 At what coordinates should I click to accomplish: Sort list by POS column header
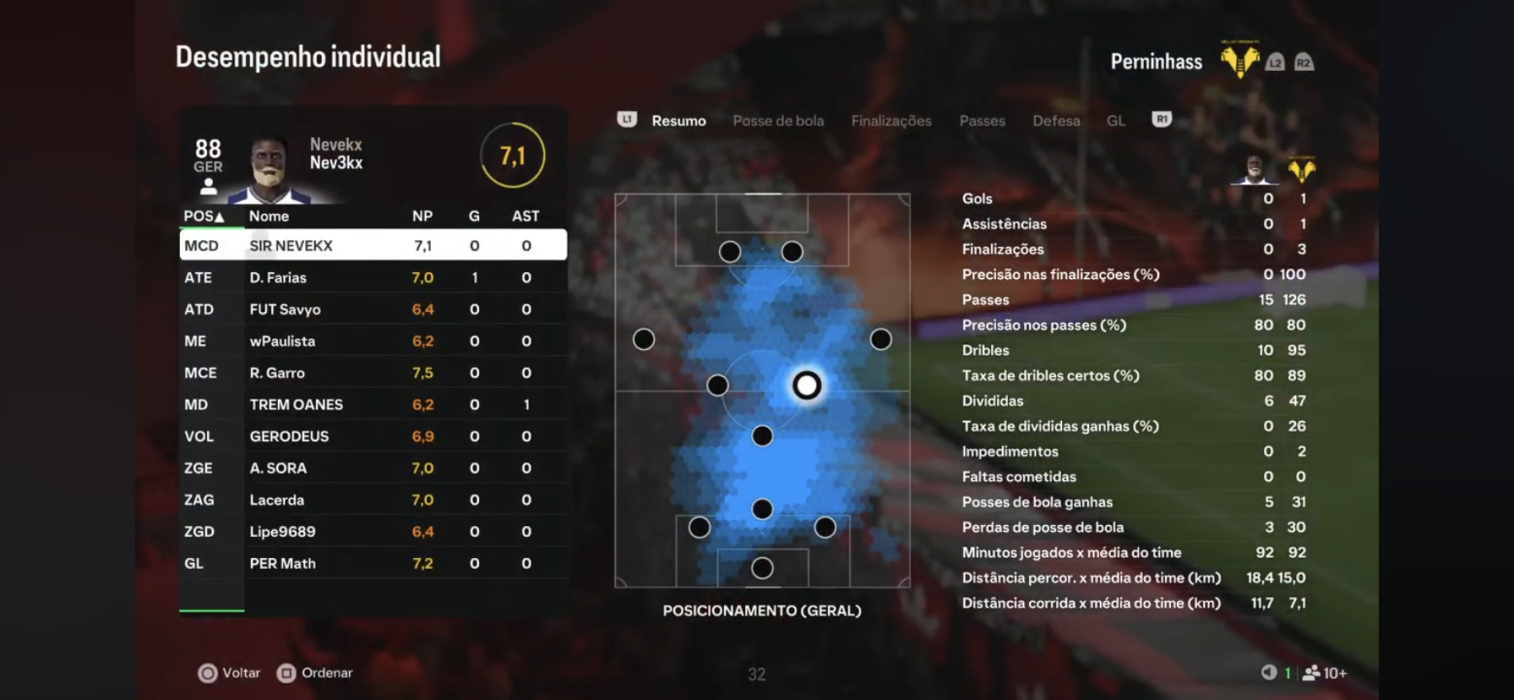(204, 216)
